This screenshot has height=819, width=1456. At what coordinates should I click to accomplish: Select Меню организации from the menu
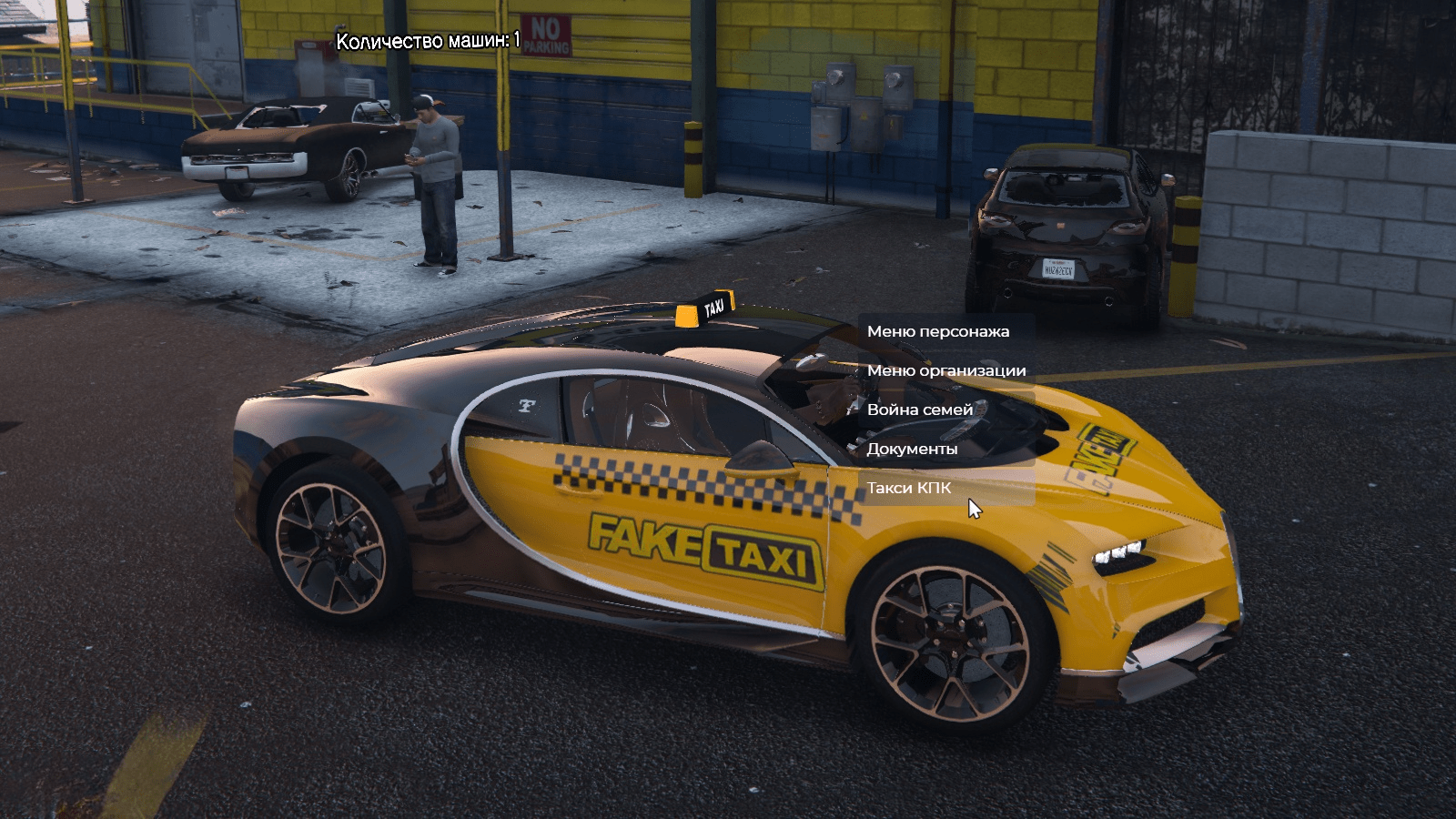[945, 370]
